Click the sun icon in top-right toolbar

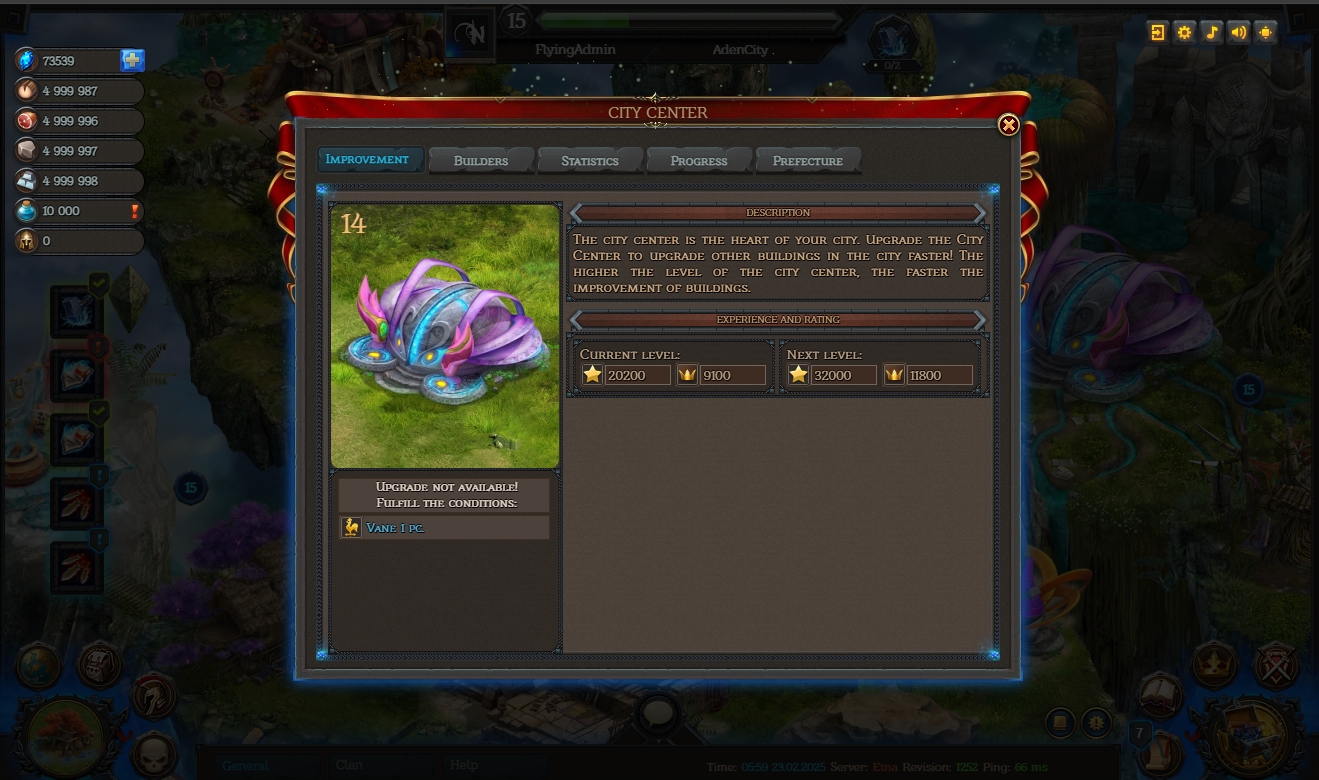[1266, 32]
